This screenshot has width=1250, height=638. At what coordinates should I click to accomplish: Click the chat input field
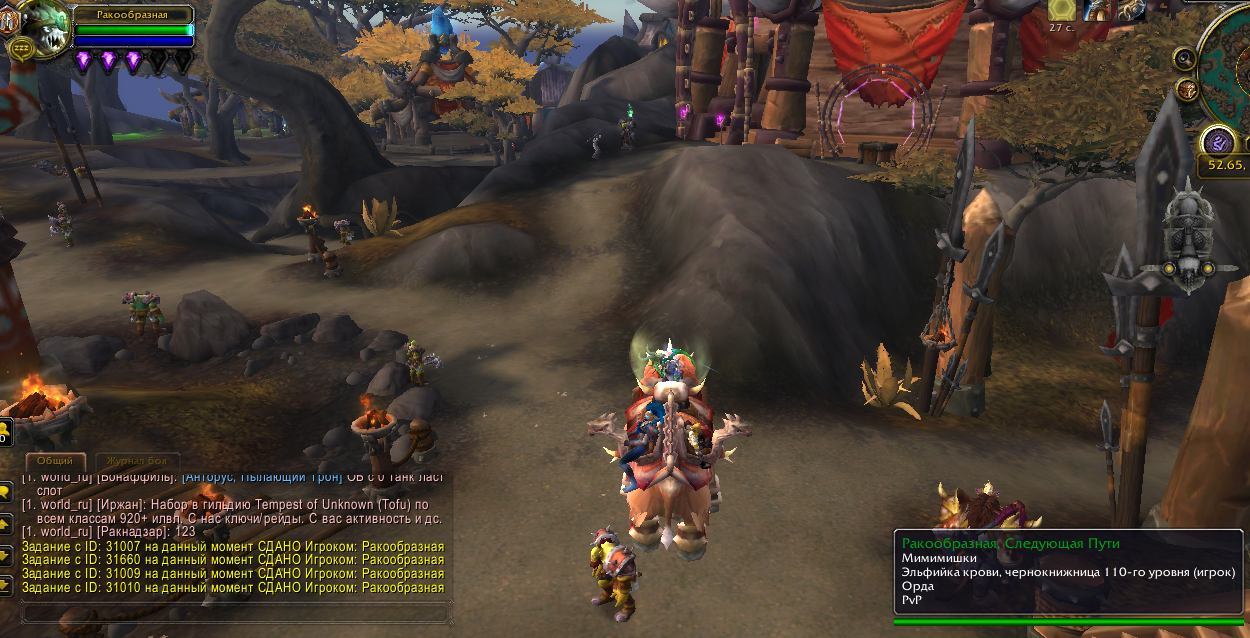tap(230, 612)
